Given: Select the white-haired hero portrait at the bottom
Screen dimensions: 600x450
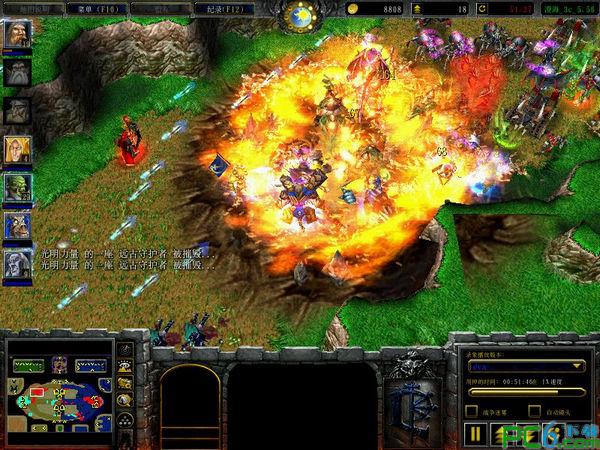Looking at the screenshot, I should (18, 263).
